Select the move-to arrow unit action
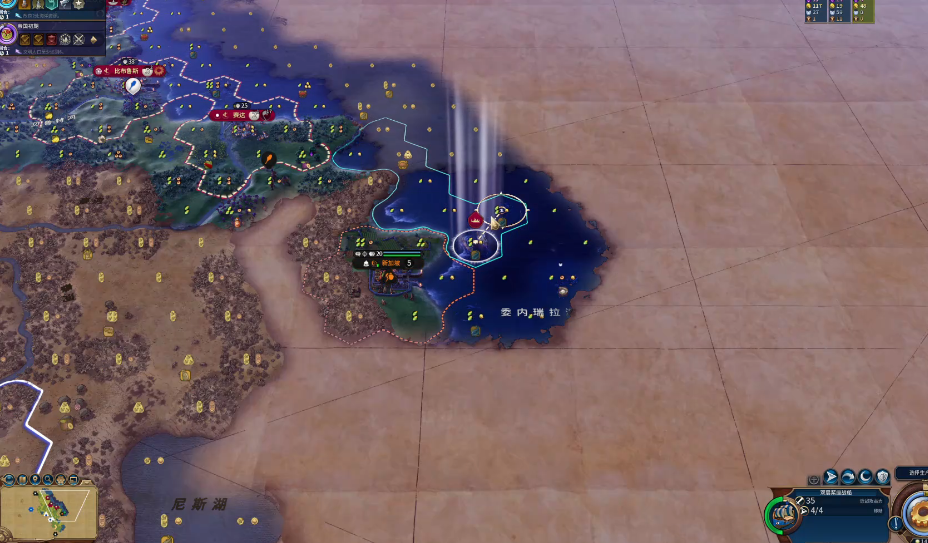Image resolution: width=928 pixels, height=543 pixels. 831,477
